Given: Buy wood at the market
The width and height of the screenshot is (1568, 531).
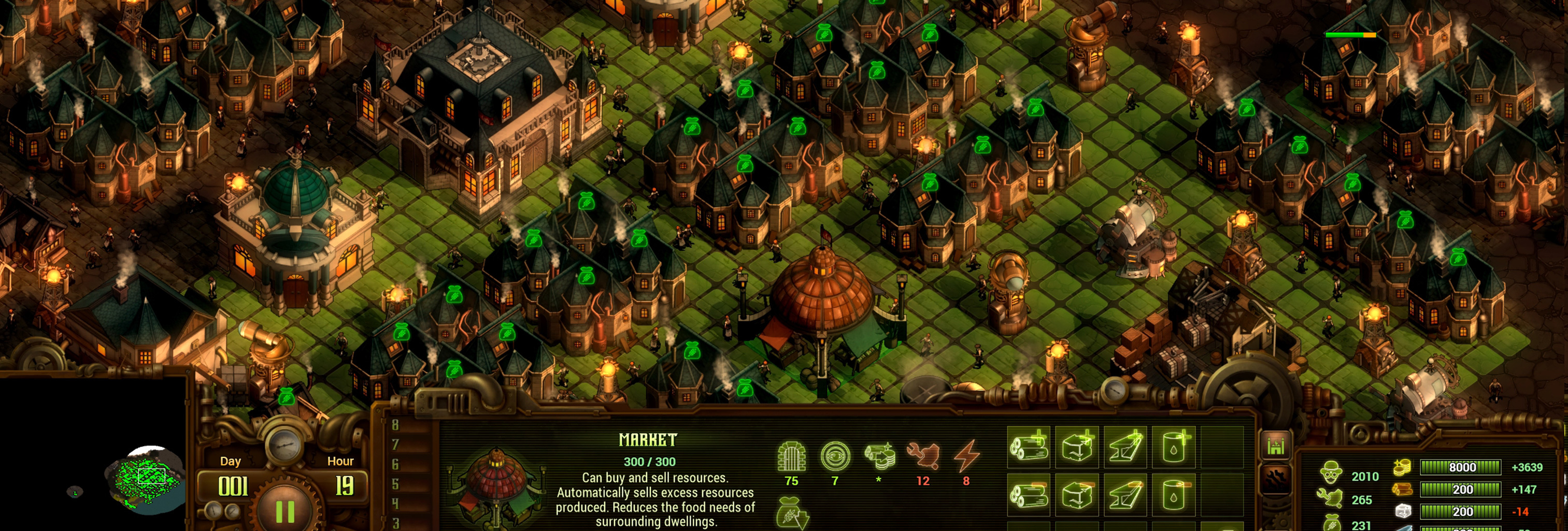Looking at the screenshot, I should tap(1029, 447).
